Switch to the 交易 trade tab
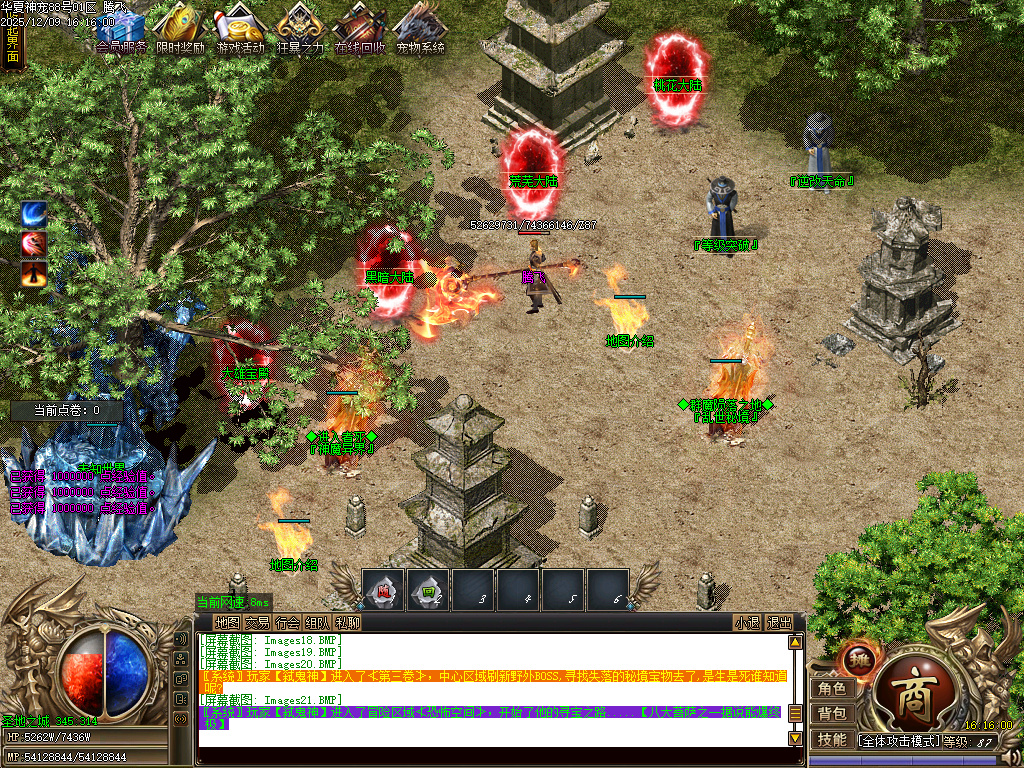The height and width of the screenshot is (768, 1024). click(x=257, y=622)
